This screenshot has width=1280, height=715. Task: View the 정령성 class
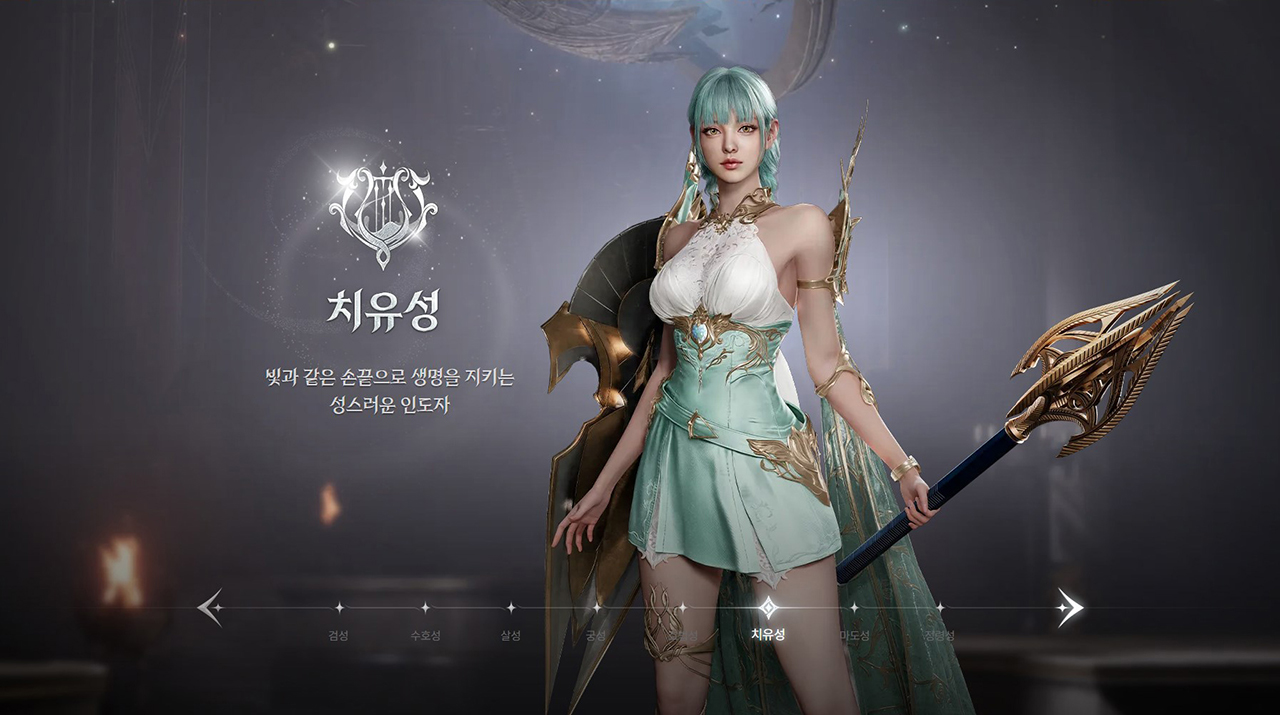939,608
